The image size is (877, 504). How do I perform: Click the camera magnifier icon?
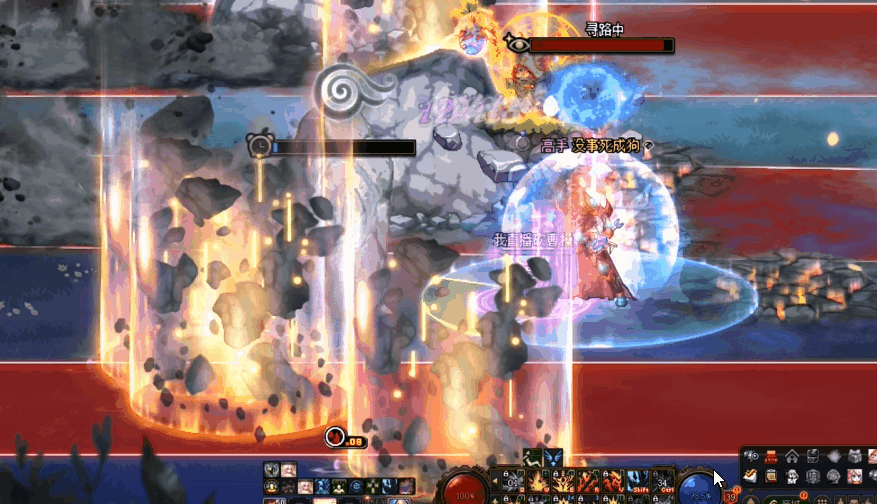pyautogui.click(x=751, y=457)
